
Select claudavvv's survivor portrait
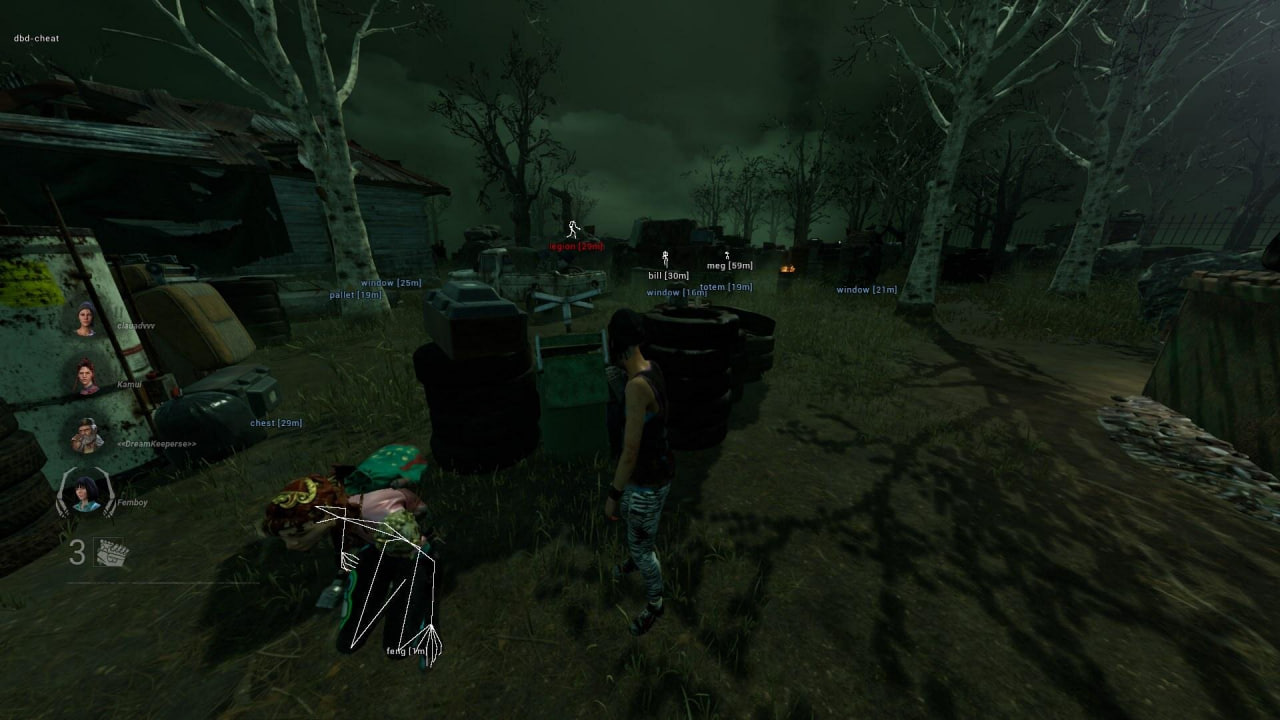[x=86, y=319]
